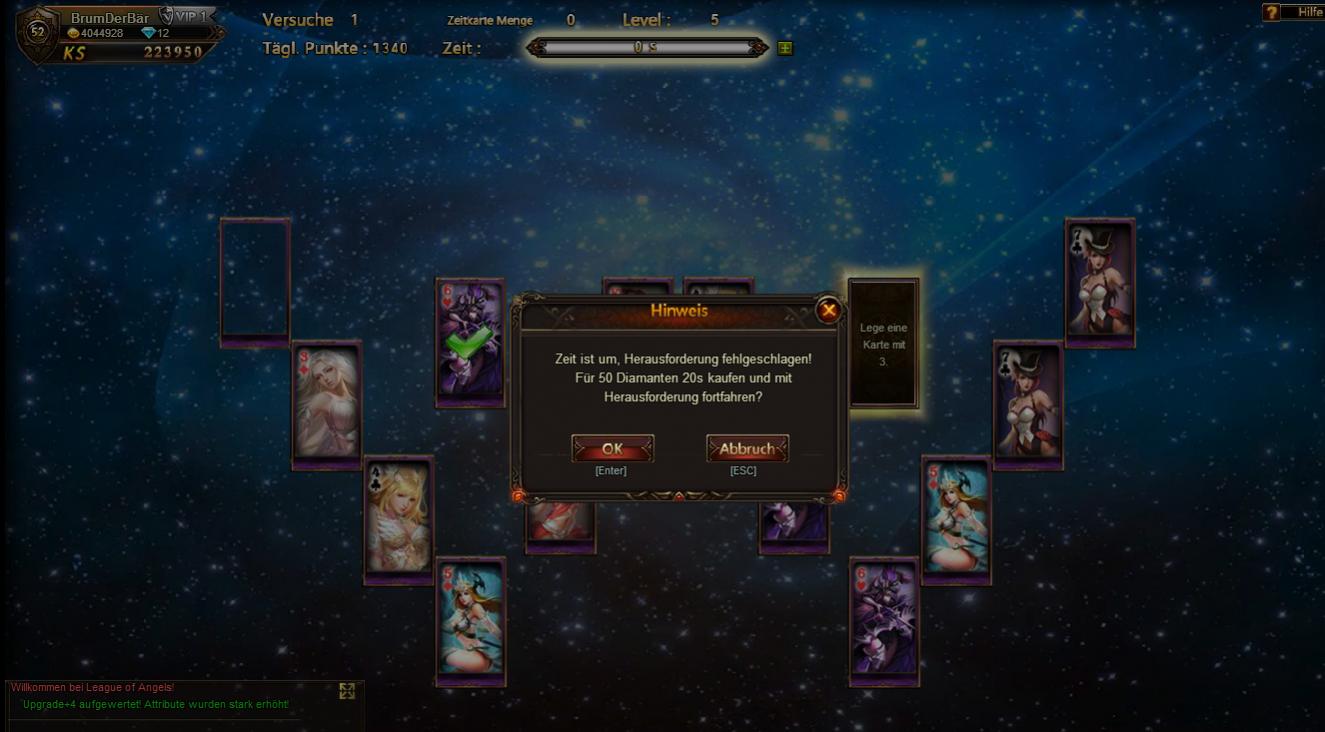The width and height of the screenshot is (1325, 732).
Task: Confirm the time purchase with OK
Action: point(612,449)
